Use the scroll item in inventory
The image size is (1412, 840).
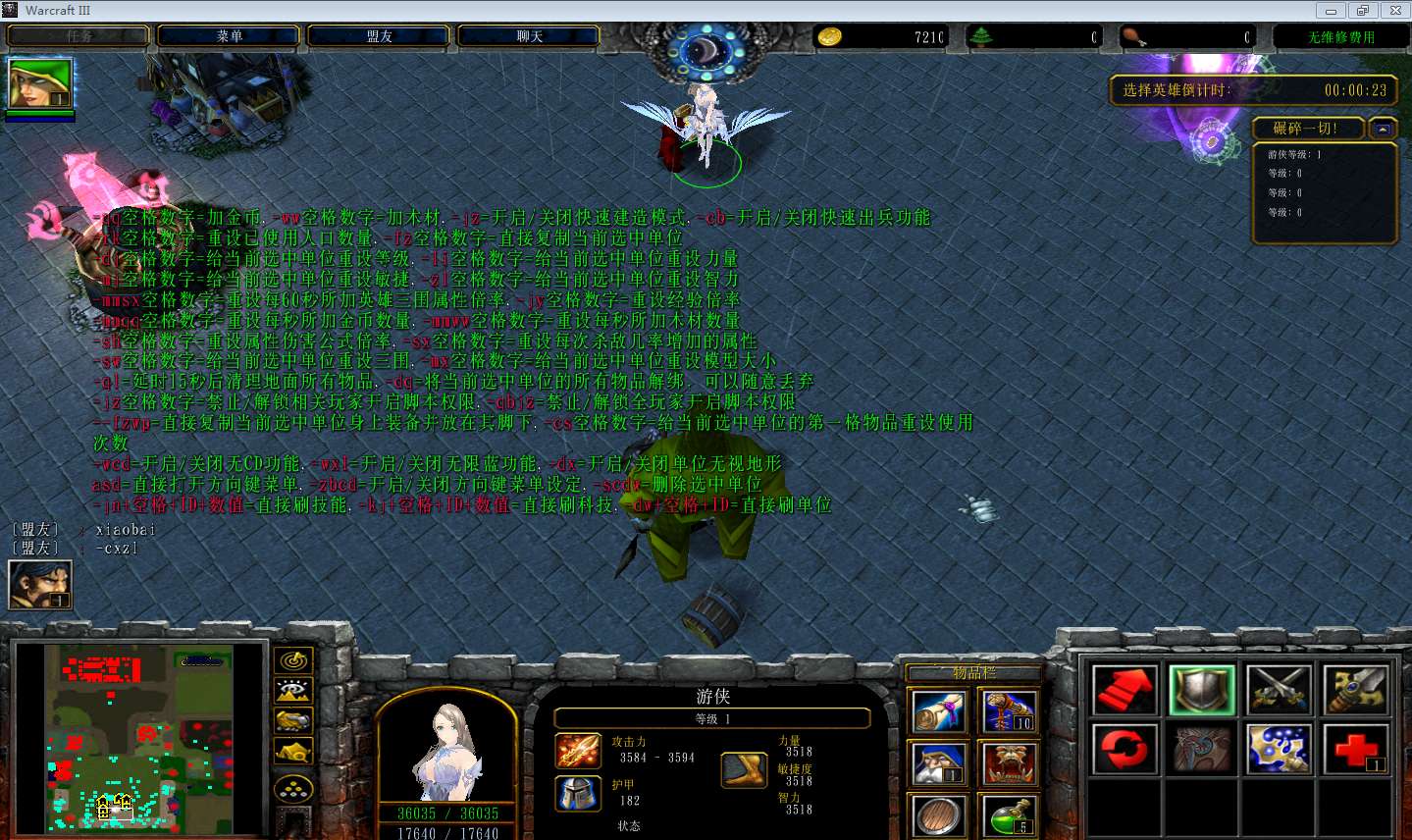tap(938, 710)
